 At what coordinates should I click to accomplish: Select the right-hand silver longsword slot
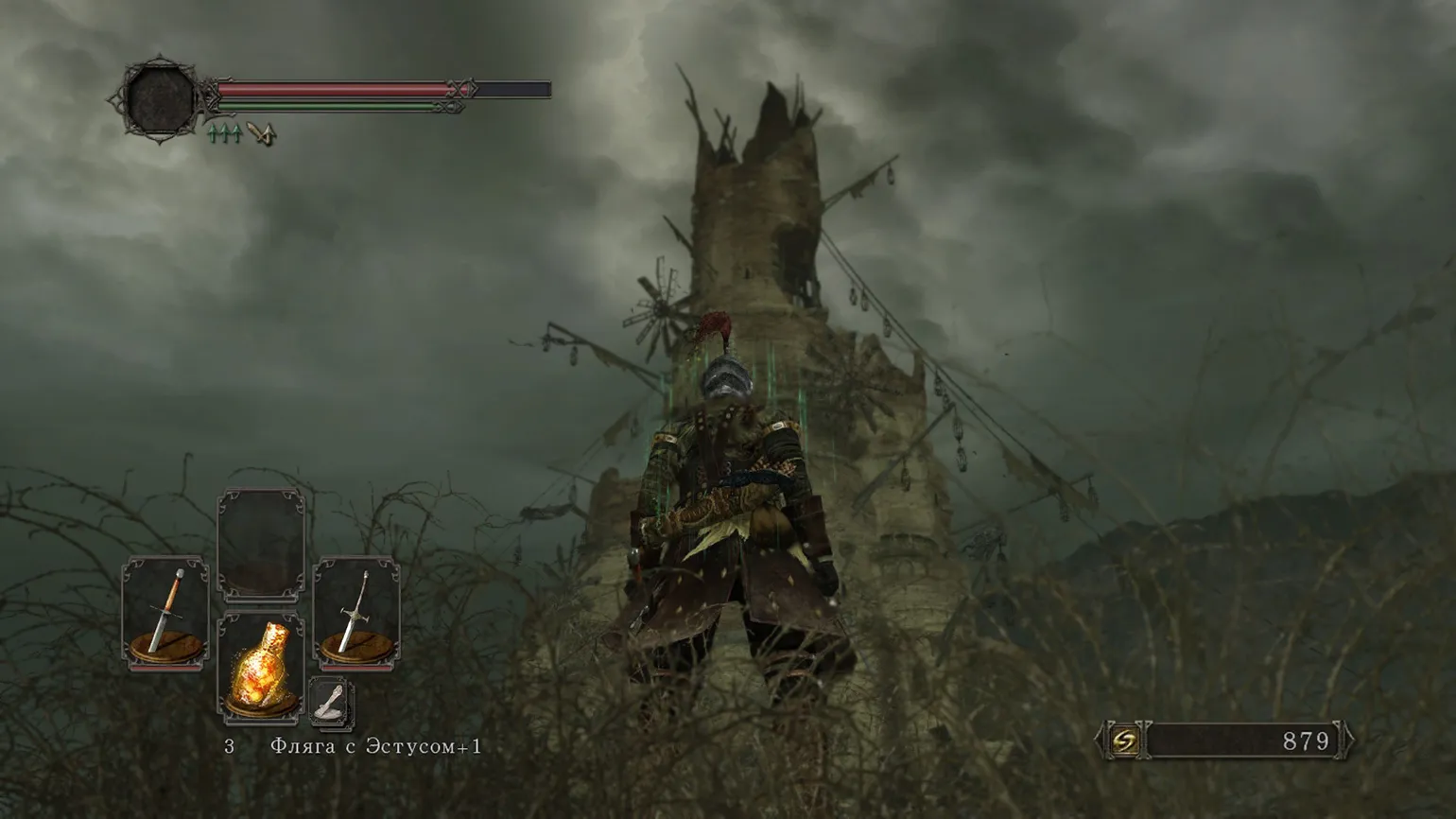coord(356,612)
